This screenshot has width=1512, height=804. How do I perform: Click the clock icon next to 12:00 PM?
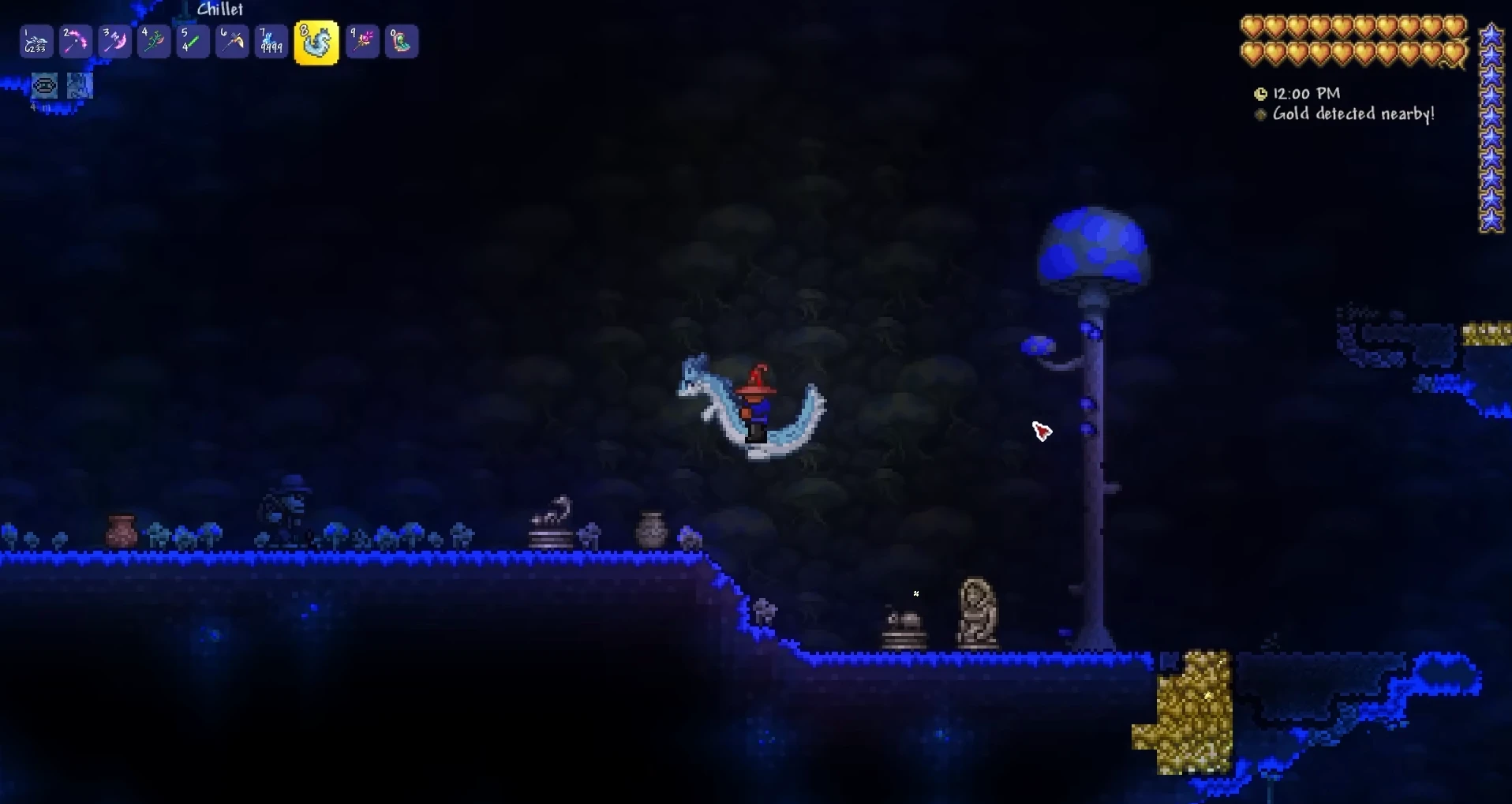(x=1261, y=93)
